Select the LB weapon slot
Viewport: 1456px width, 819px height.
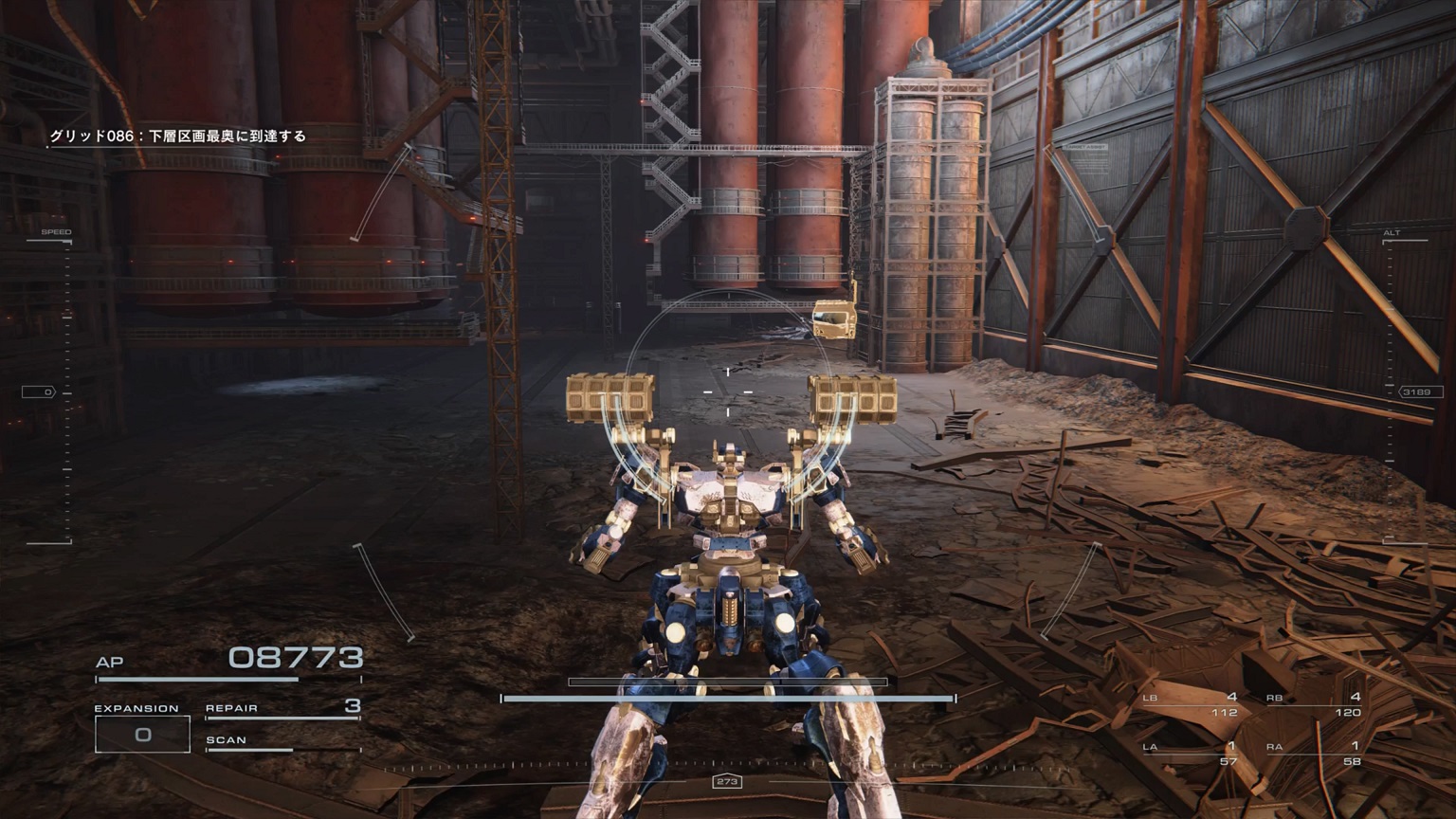pyautogui.click(x=1191, y=704)
